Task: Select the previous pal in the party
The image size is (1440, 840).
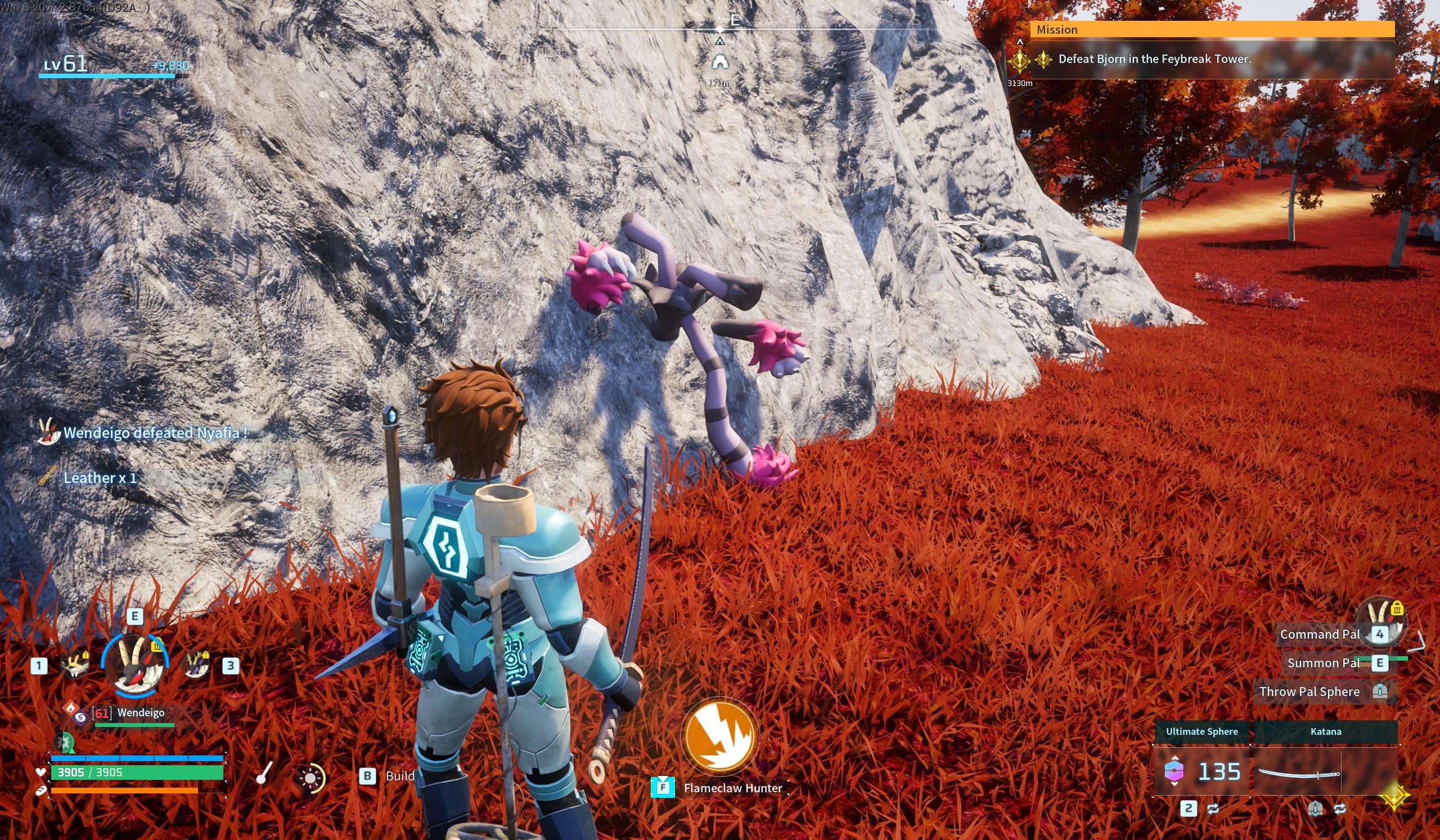Action: pos(75,665)
